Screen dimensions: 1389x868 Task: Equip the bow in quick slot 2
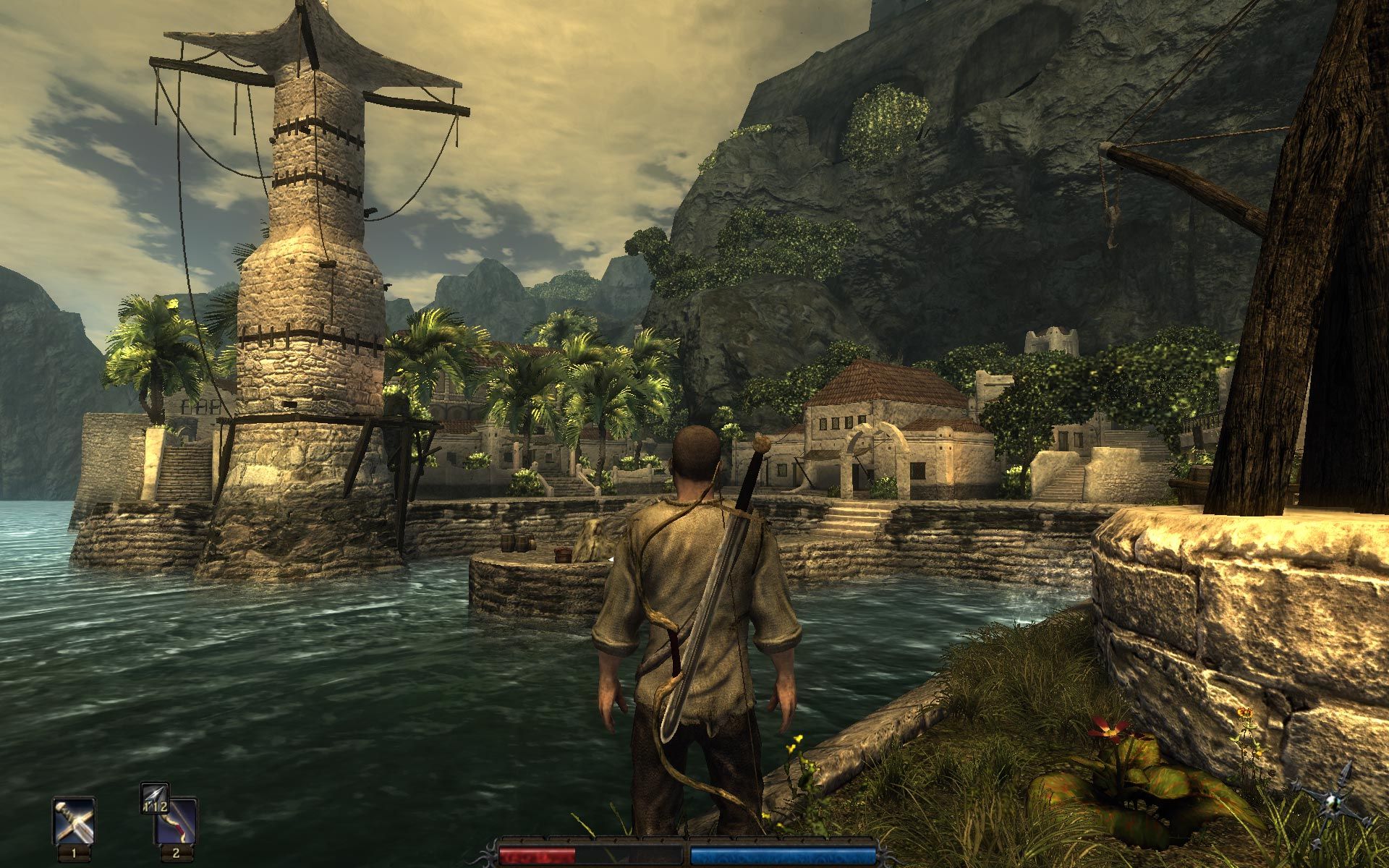click(x=176, y=824)
